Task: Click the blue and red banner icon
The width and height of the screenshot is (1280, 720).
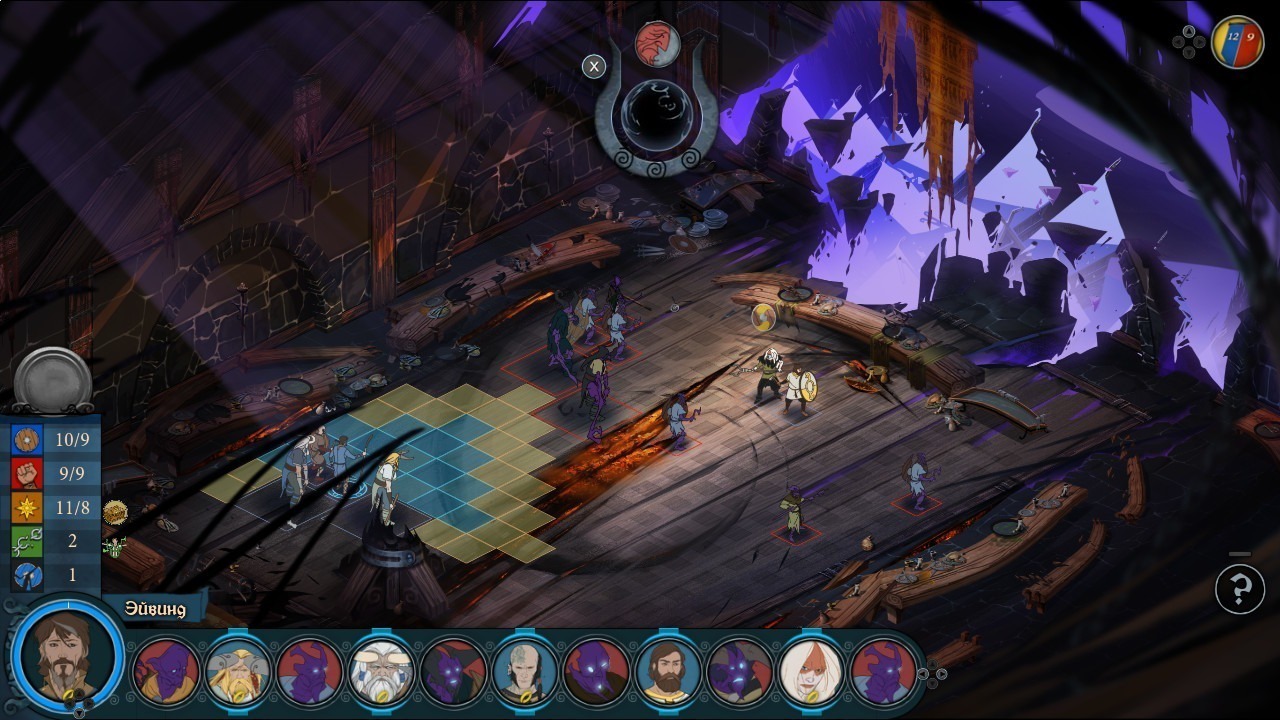Action: (x=1237, y=42)
